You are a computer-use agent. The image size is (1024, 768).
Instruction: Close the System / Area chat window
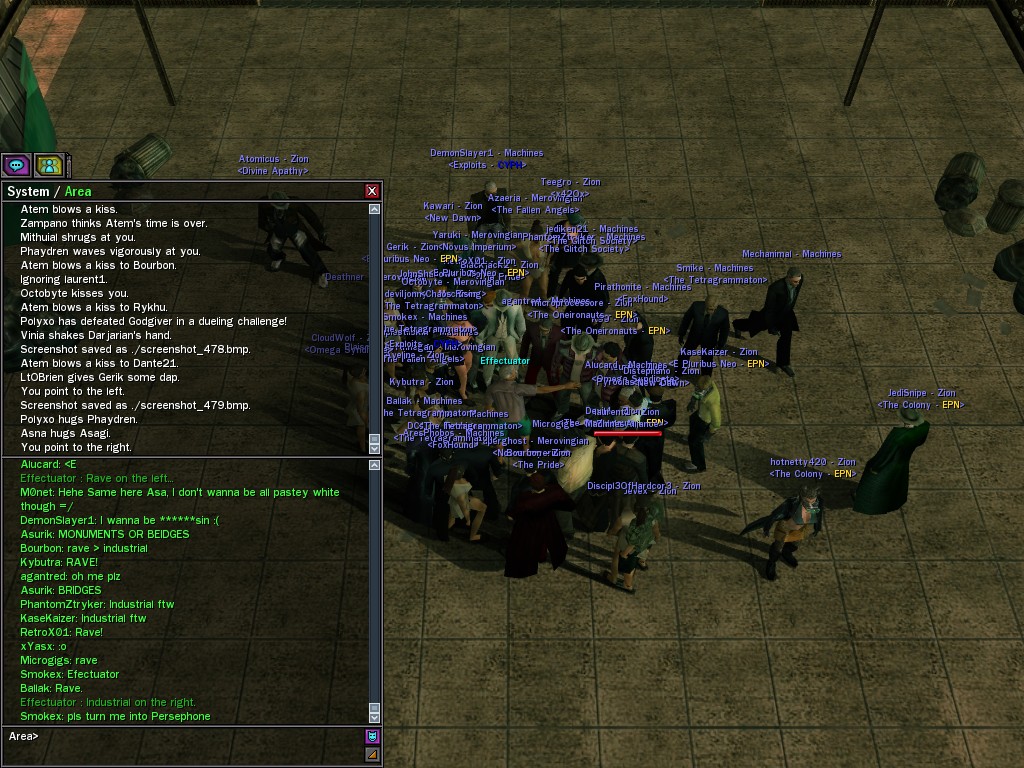[x=372, y=191]
